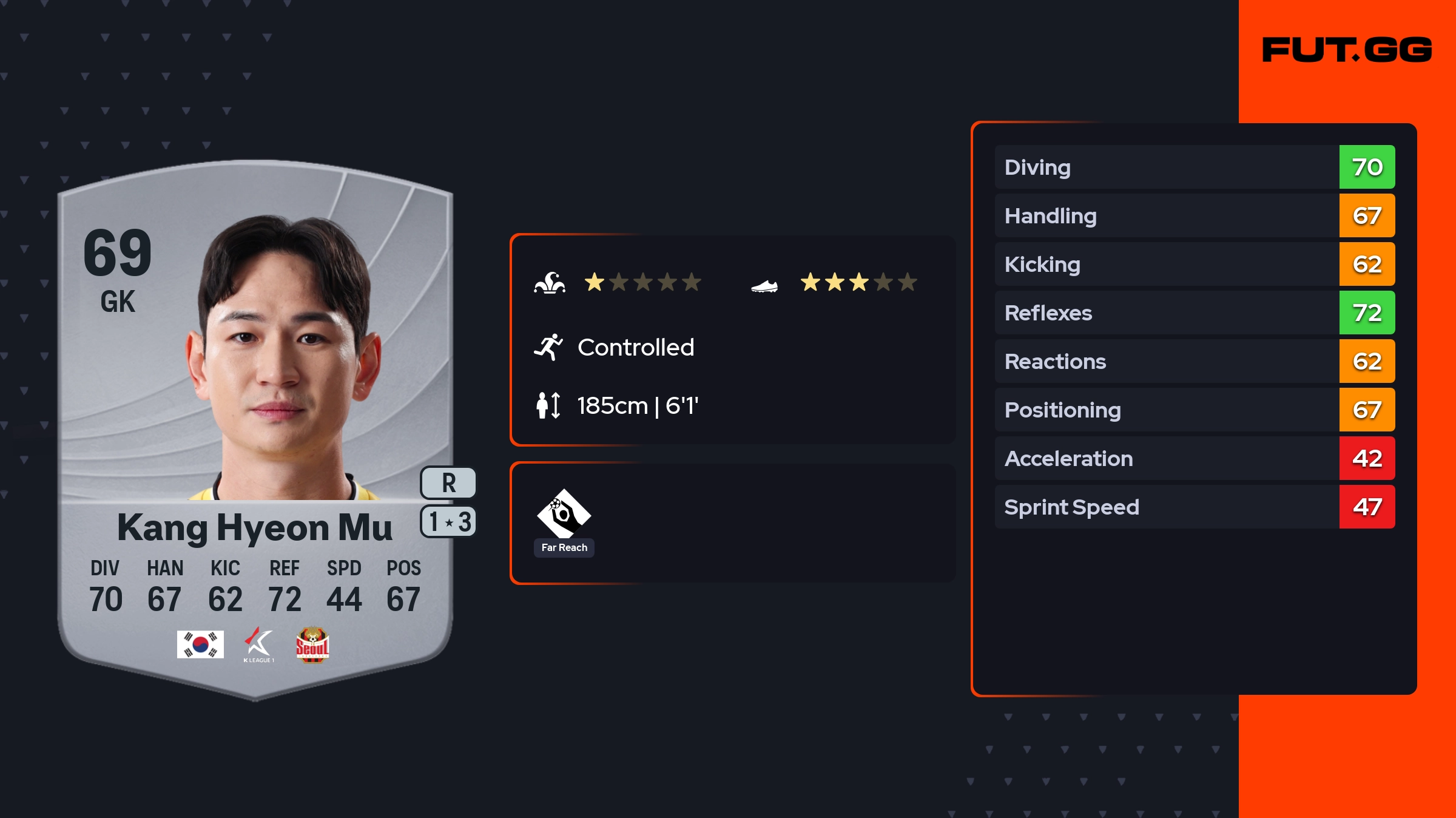The image size is (1456, 818).
Task: Select the Positioning stat row
Action: [x=1194, y=410]
